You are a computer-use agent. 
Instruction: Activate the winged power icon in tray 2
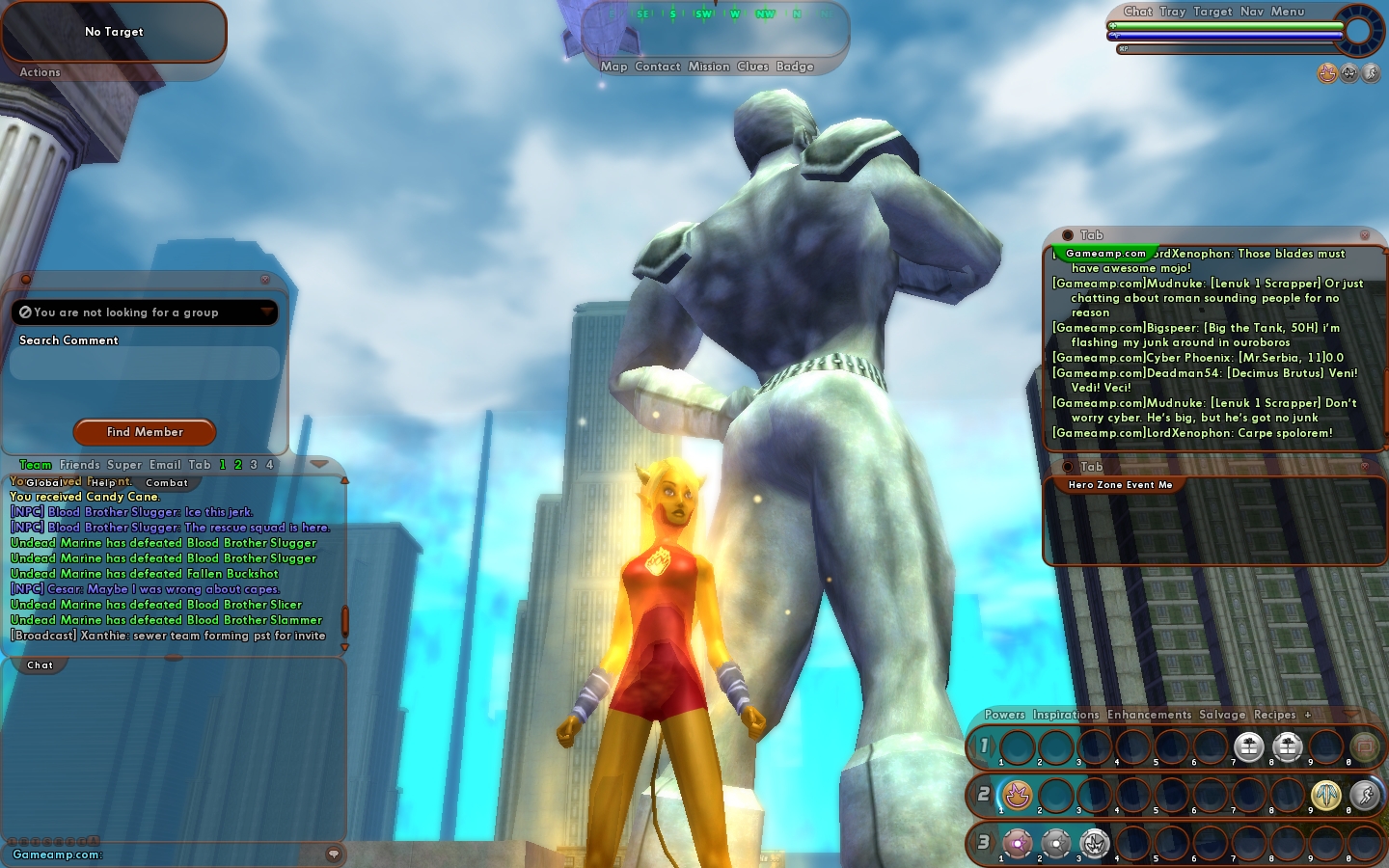1326,796
